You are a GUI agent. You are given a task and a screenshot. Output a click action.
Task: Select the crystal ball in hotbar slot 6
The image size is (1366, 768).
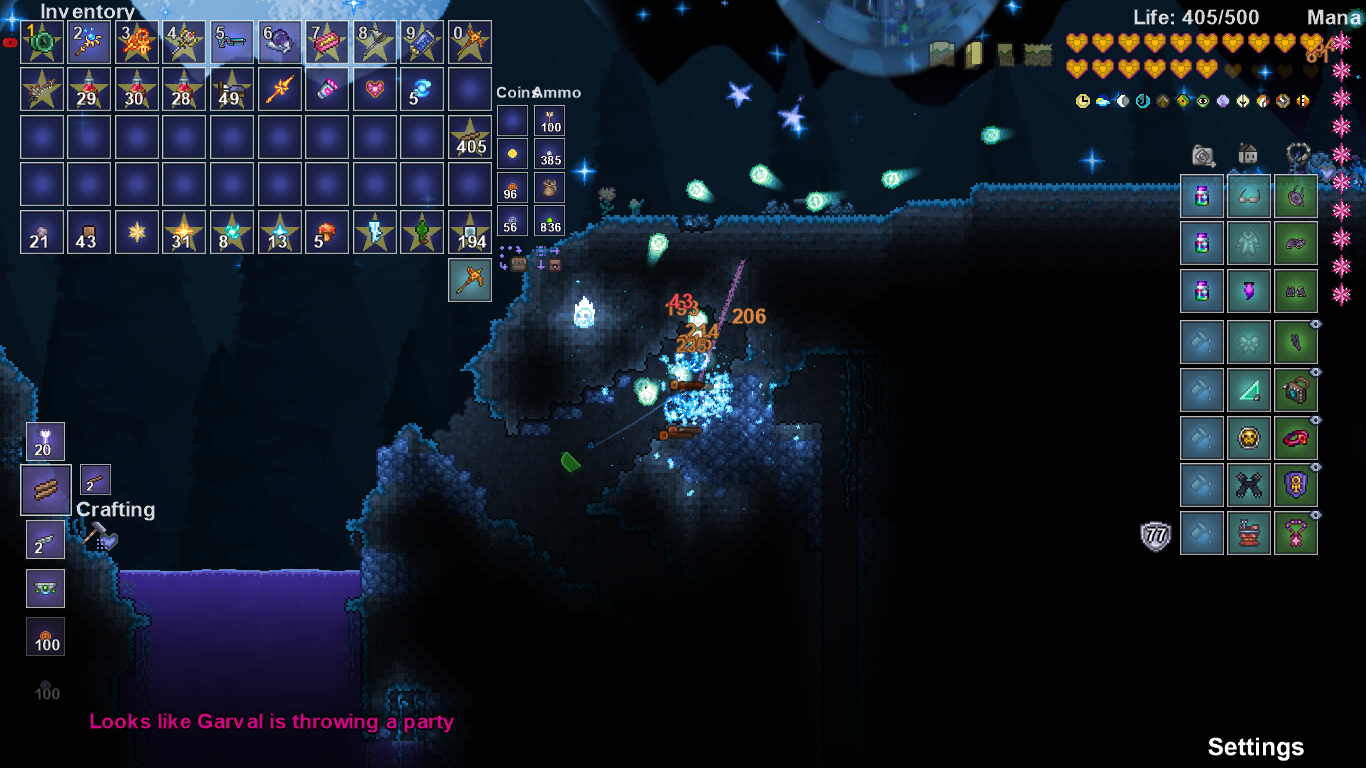[x=279, y=42]
